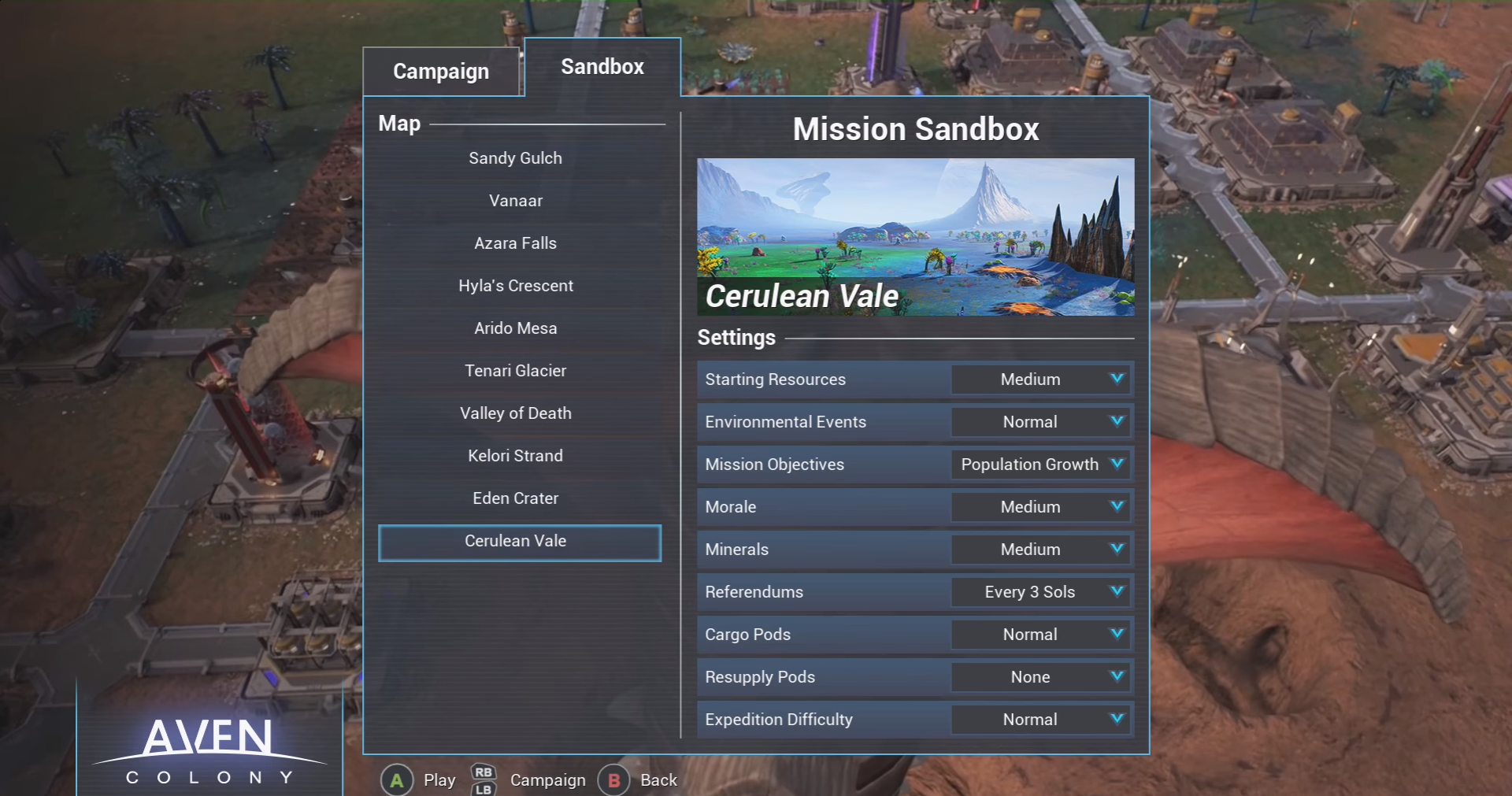The image size is (1512, 796).
Task: Pick the Azara Falls map
Action: tap(516, 243)
